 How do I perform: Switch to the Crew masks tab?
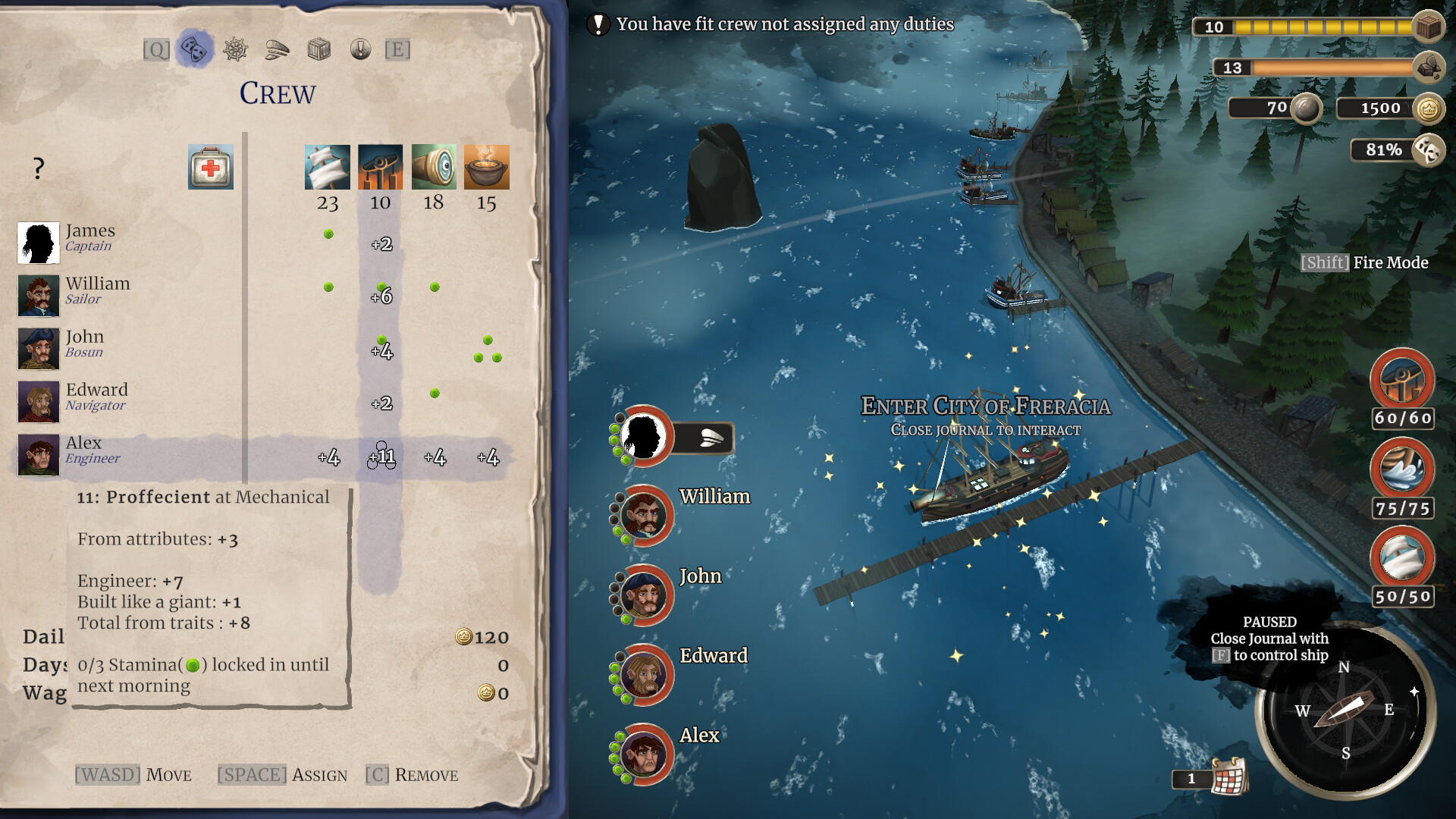tap(196, 49)
